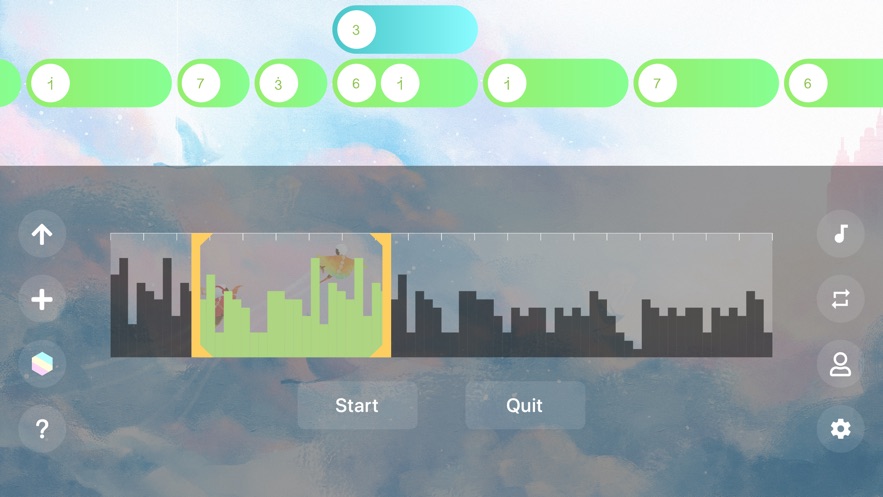Click the blue note pill numbered 3

pyautogui.click(x=405, y=30)
